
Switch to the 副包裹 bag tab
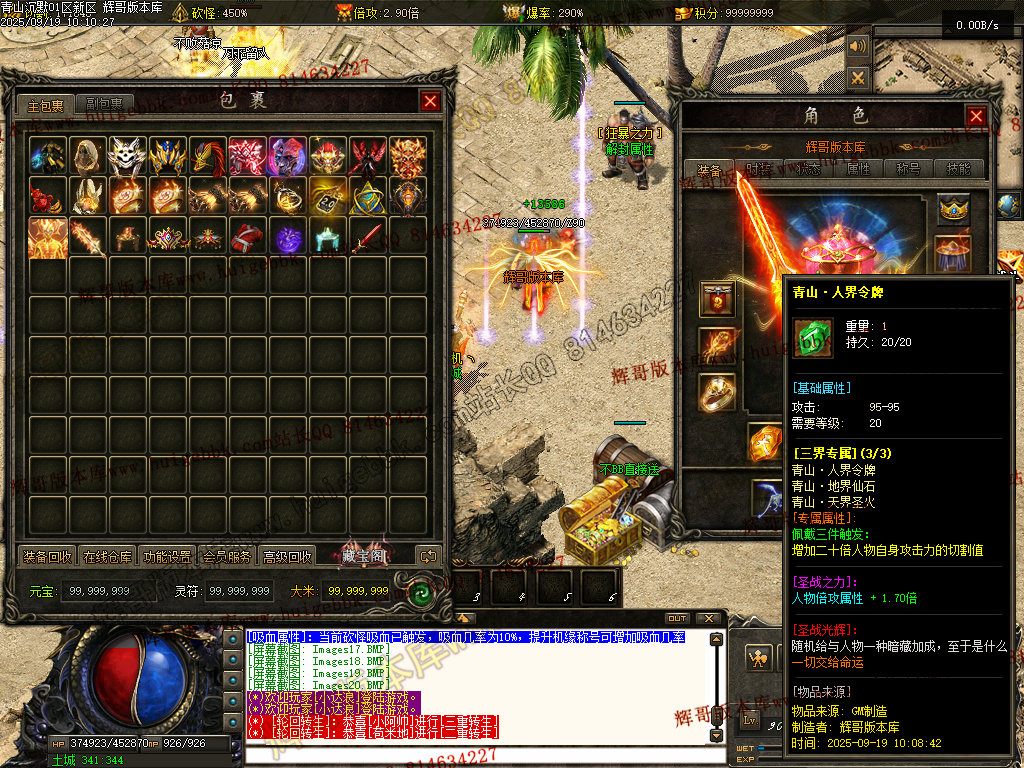point(103,105)
